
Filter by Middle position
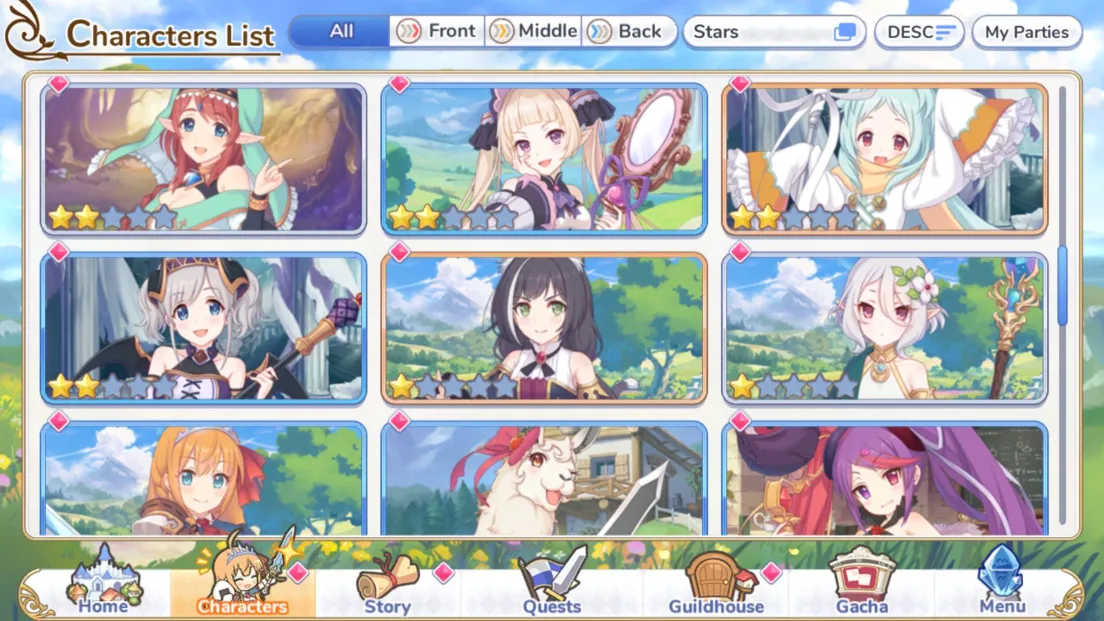coord(534,31)
